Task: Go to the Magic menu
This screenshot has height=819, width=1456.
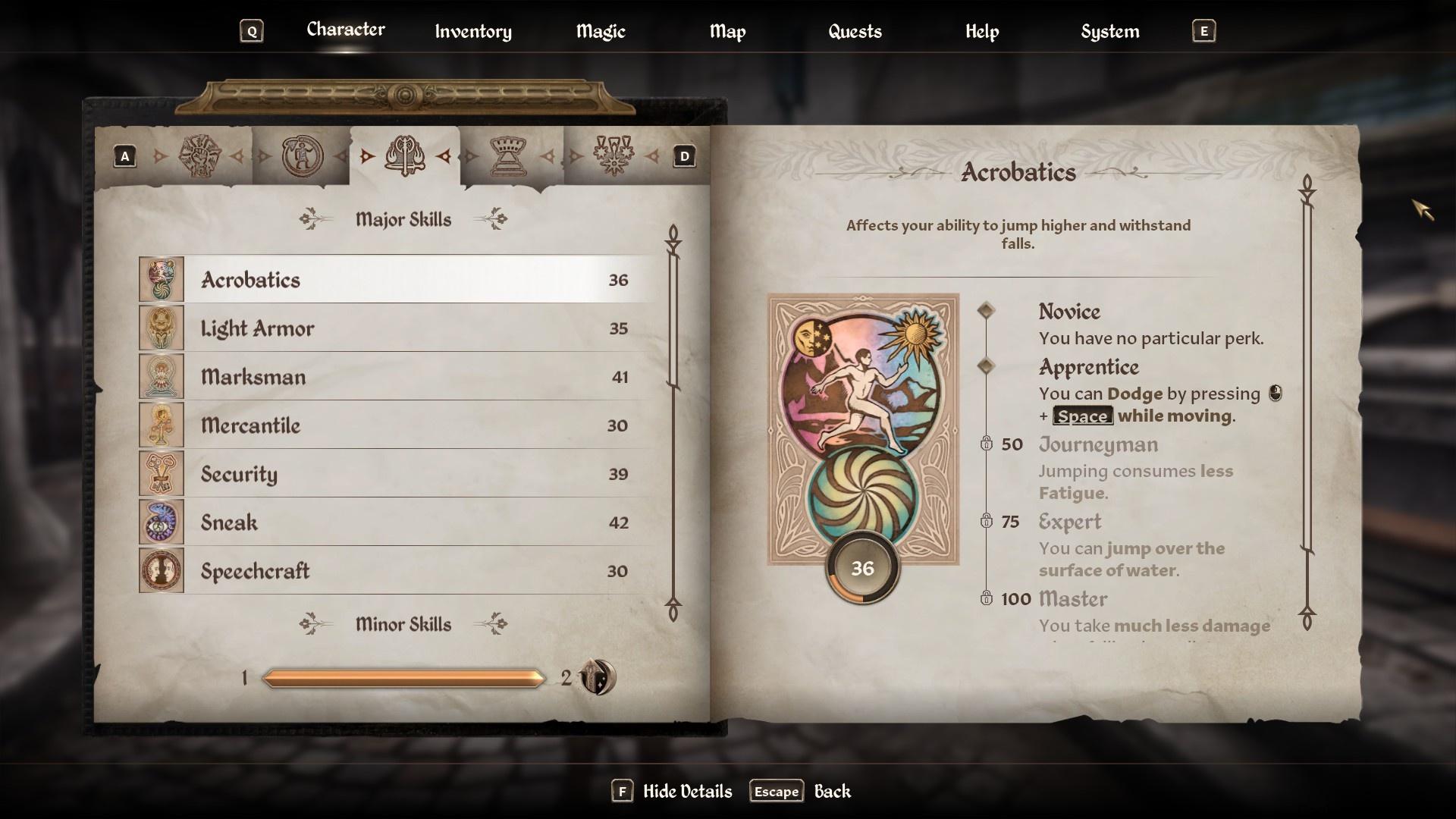Action: tap(600, 31)
